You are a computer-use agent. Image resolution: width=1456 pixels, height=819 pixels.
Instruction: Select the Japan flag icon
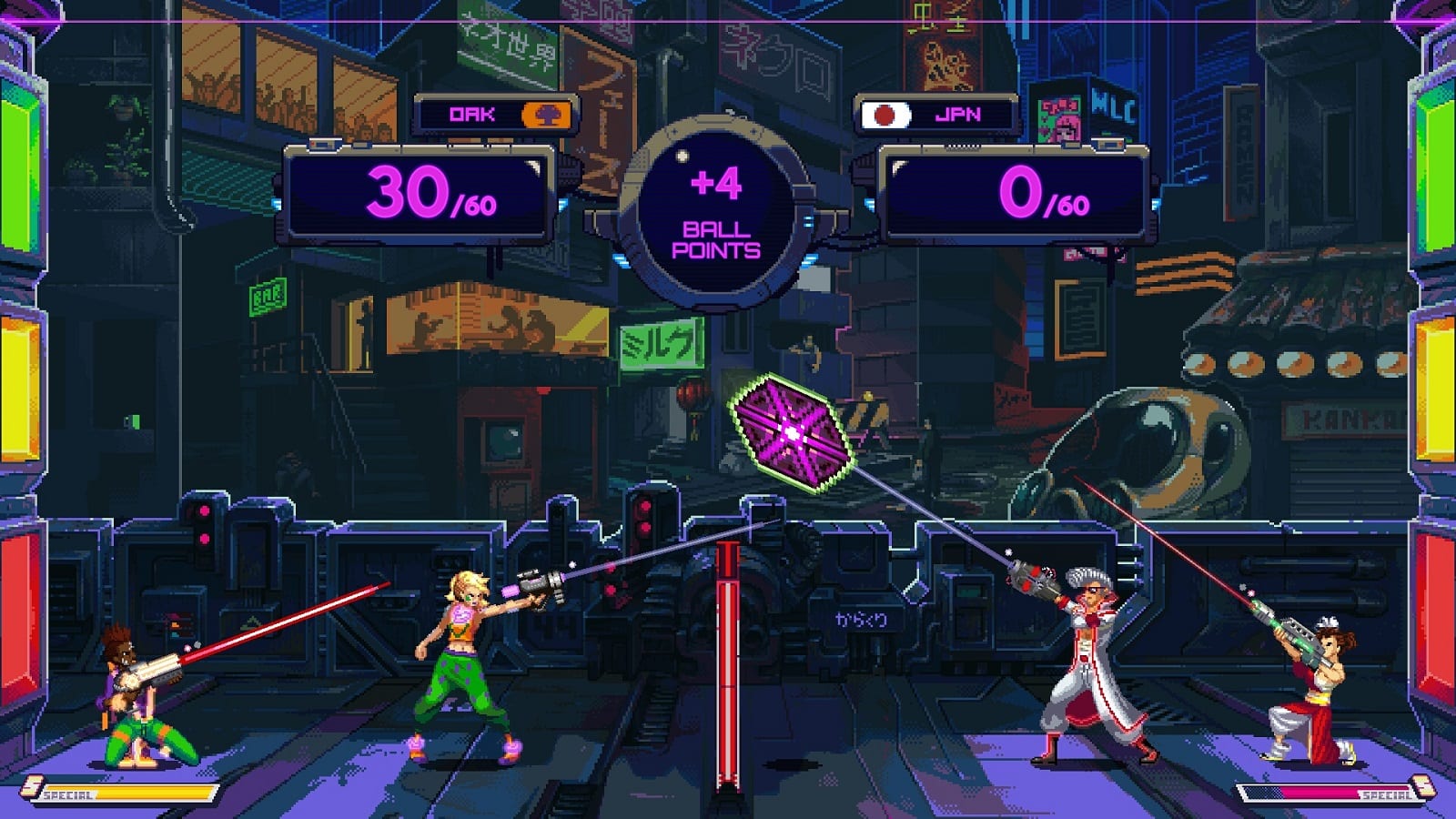pos(885,116)
